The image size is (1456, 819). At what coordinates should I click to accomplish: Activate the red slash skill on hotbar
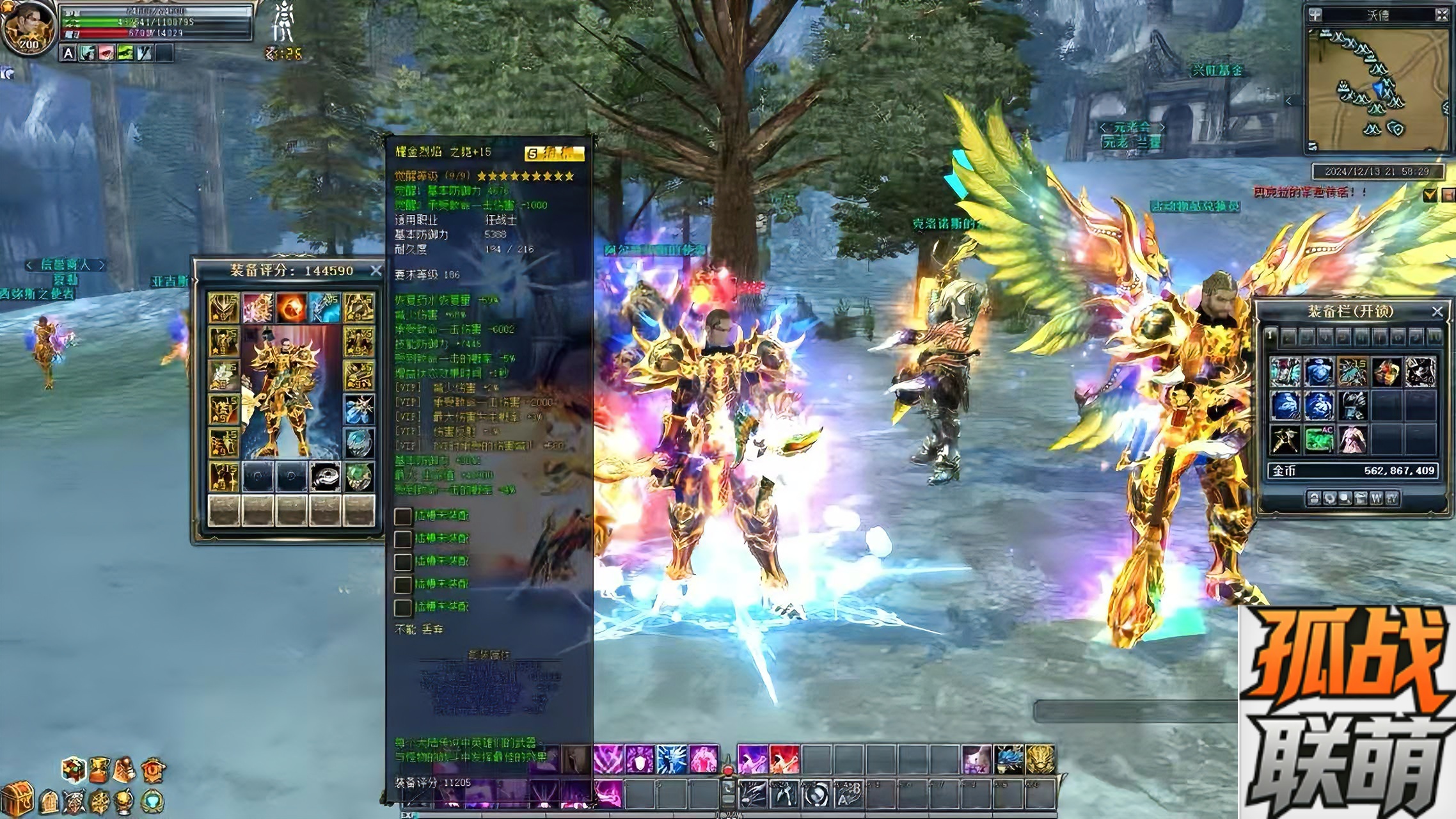point(784,759)
